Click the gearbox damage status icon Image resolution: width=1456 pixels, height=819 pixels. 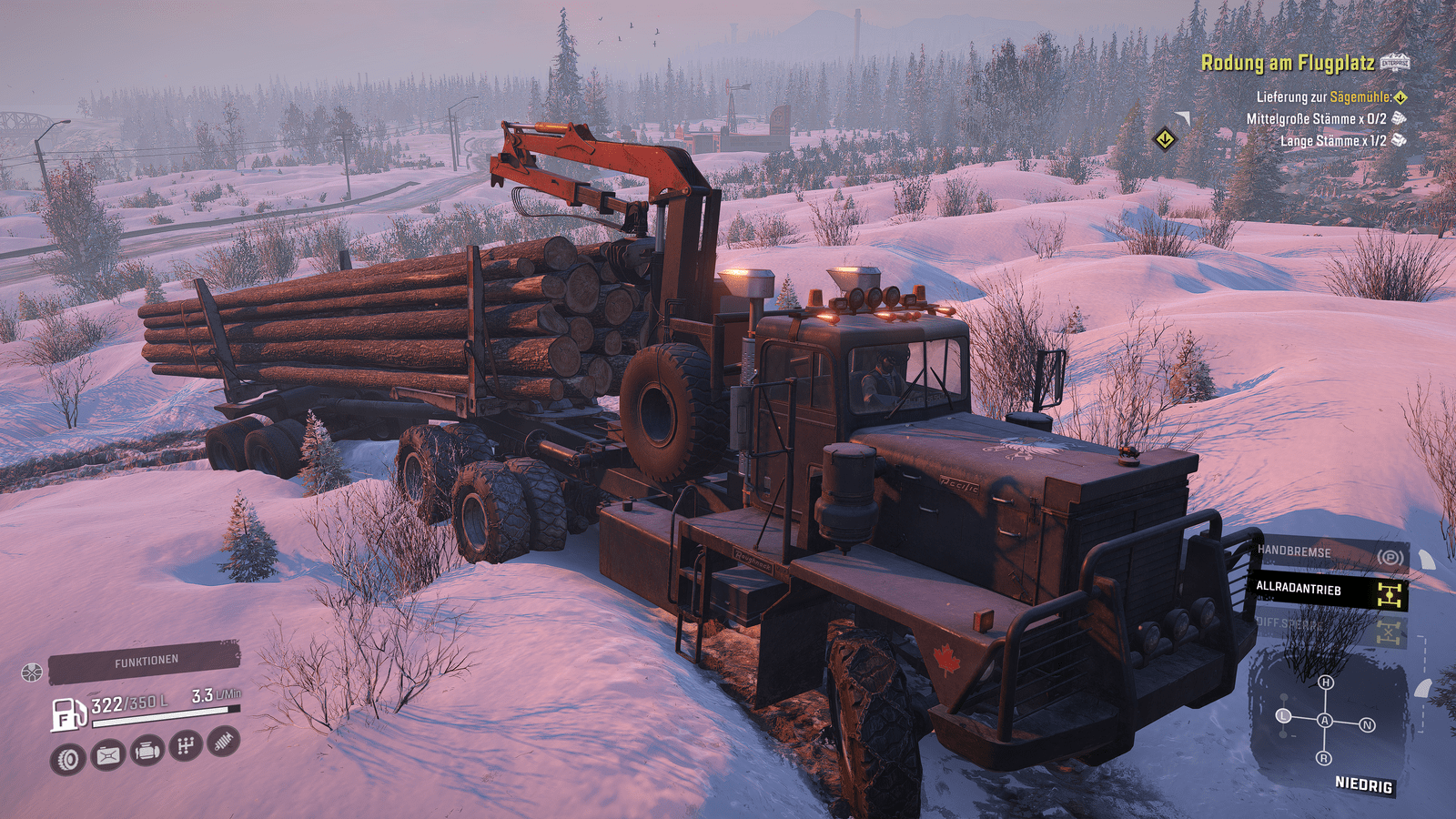pos(186,746)
